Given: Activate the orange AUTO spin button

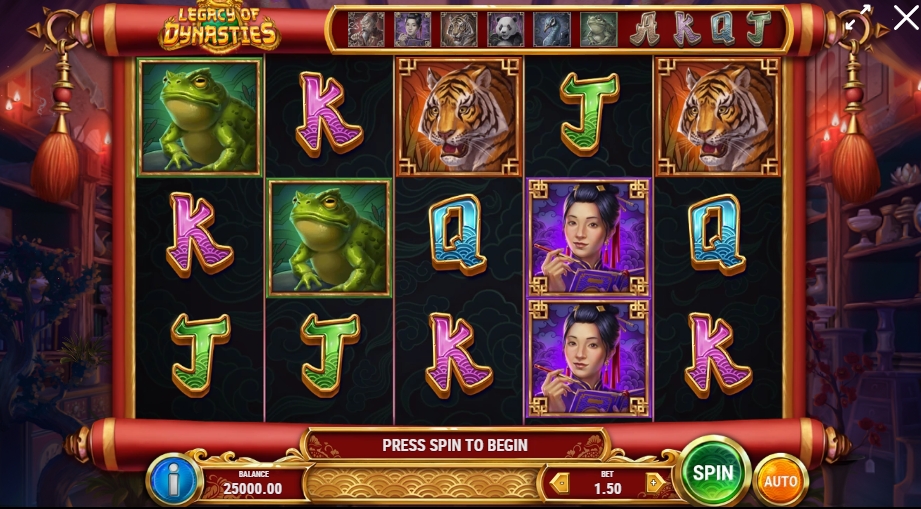Looking at the screenshot, I should tap(780, 481).
